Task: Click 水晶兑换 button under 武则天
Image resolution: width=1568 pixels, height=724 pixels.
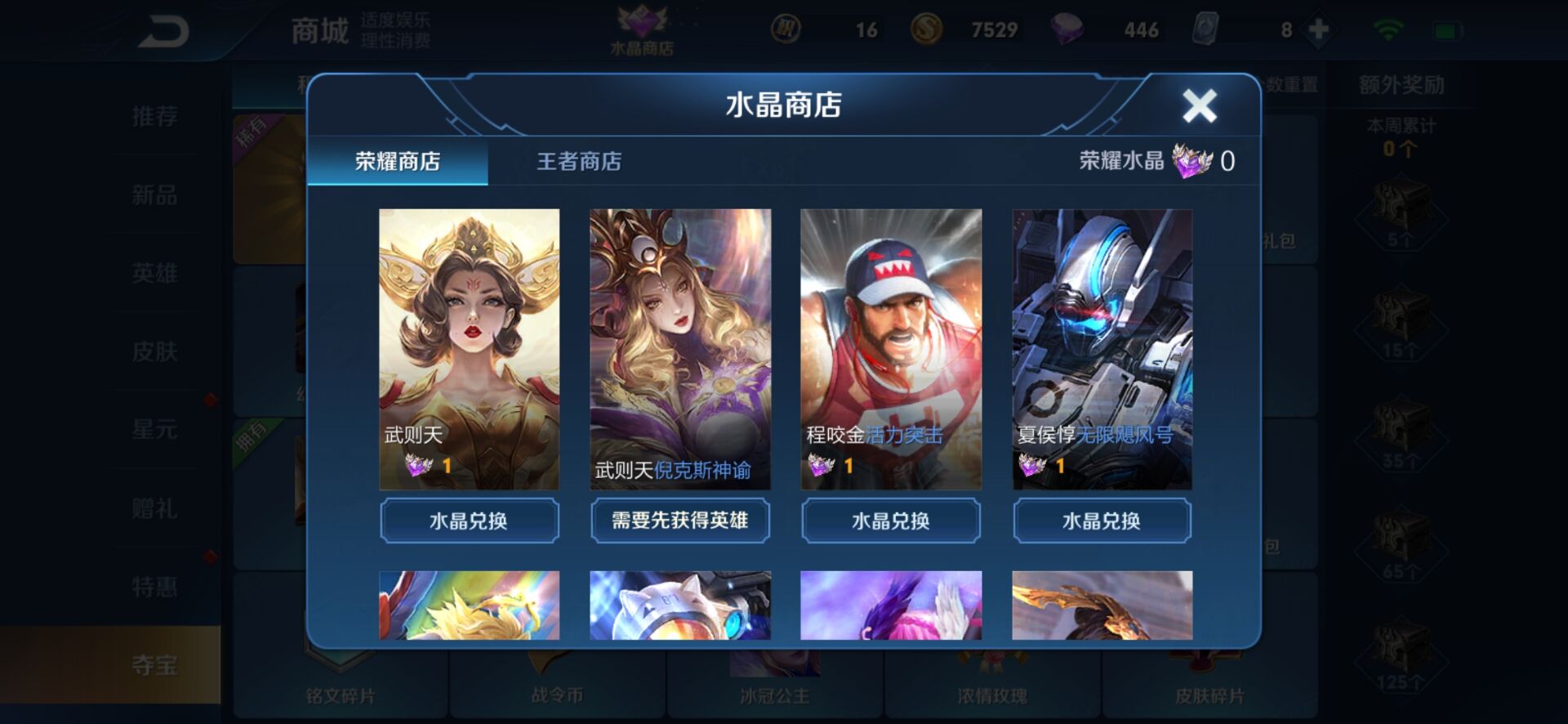Action: (x=470, y=521)
